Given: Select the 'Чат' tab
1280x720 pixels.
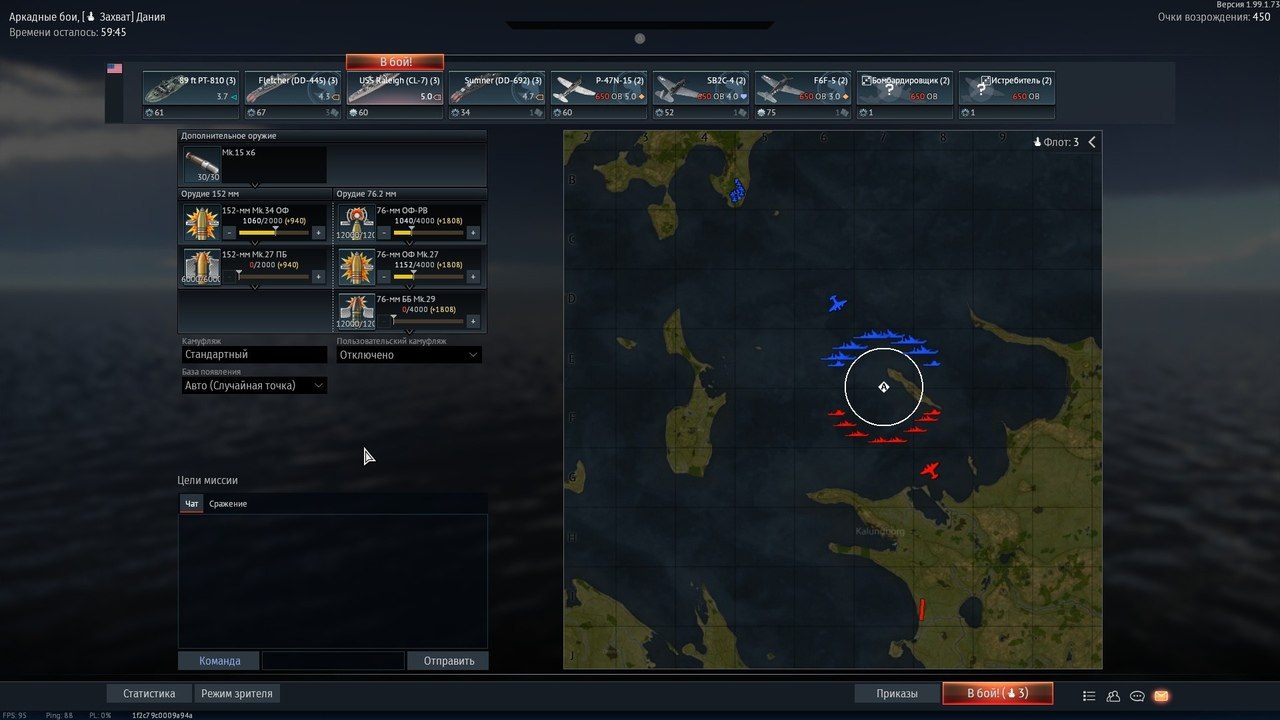Looking at the screenshot, I should [192, 503].
